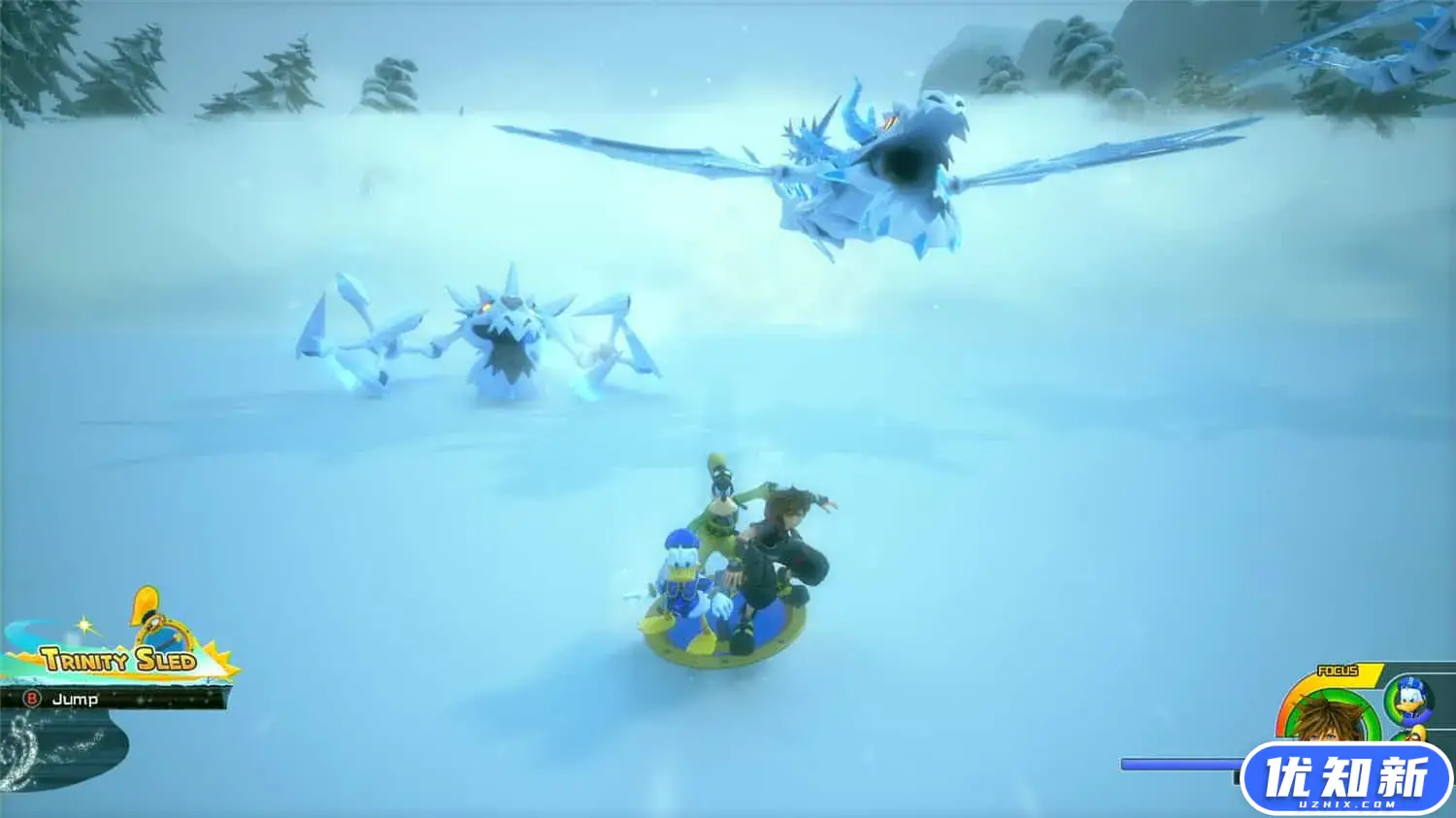Click the FOCUS label above Sora's portrait

[x=1339, y=671]
